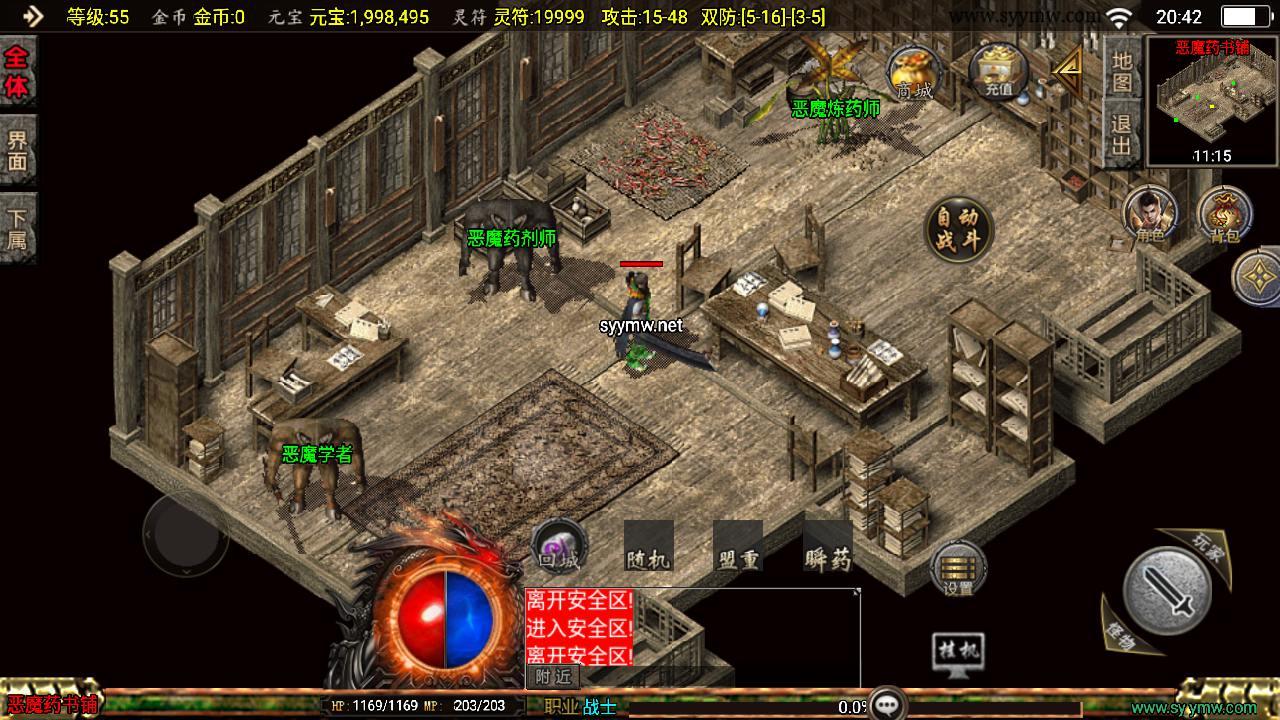Image resolution: width=1280 pixels, height=720 pixels.
Task: Open the 设置 settings button
Action: (958, 570)
